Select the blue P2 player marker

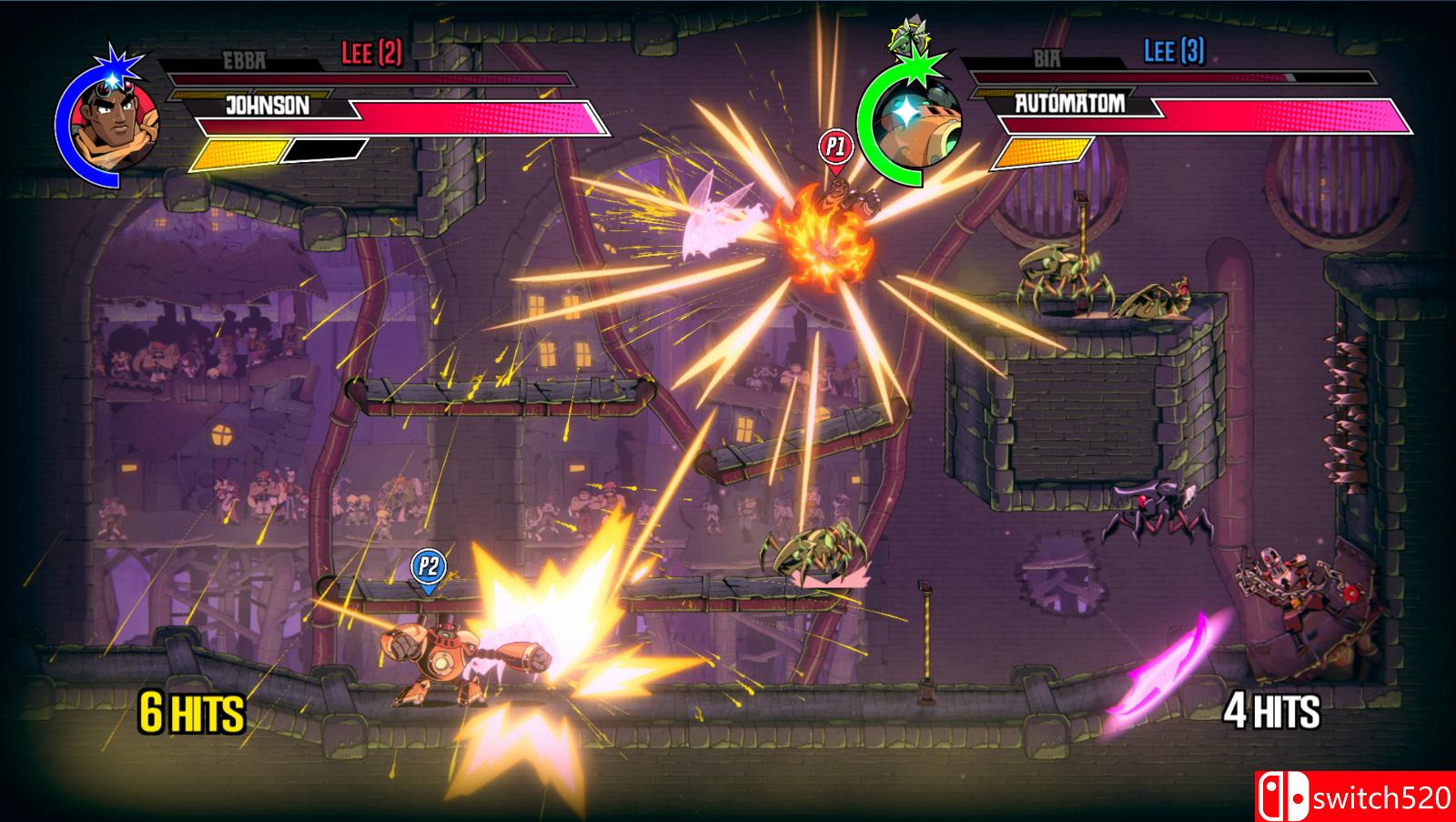(x=428, y=568)
